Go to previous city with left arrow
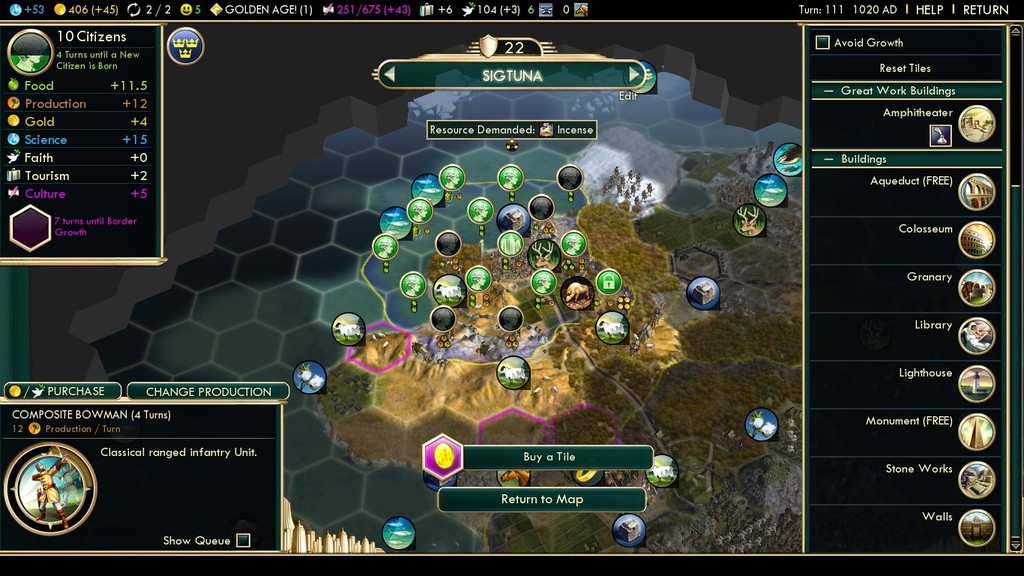 coord(389,75)
